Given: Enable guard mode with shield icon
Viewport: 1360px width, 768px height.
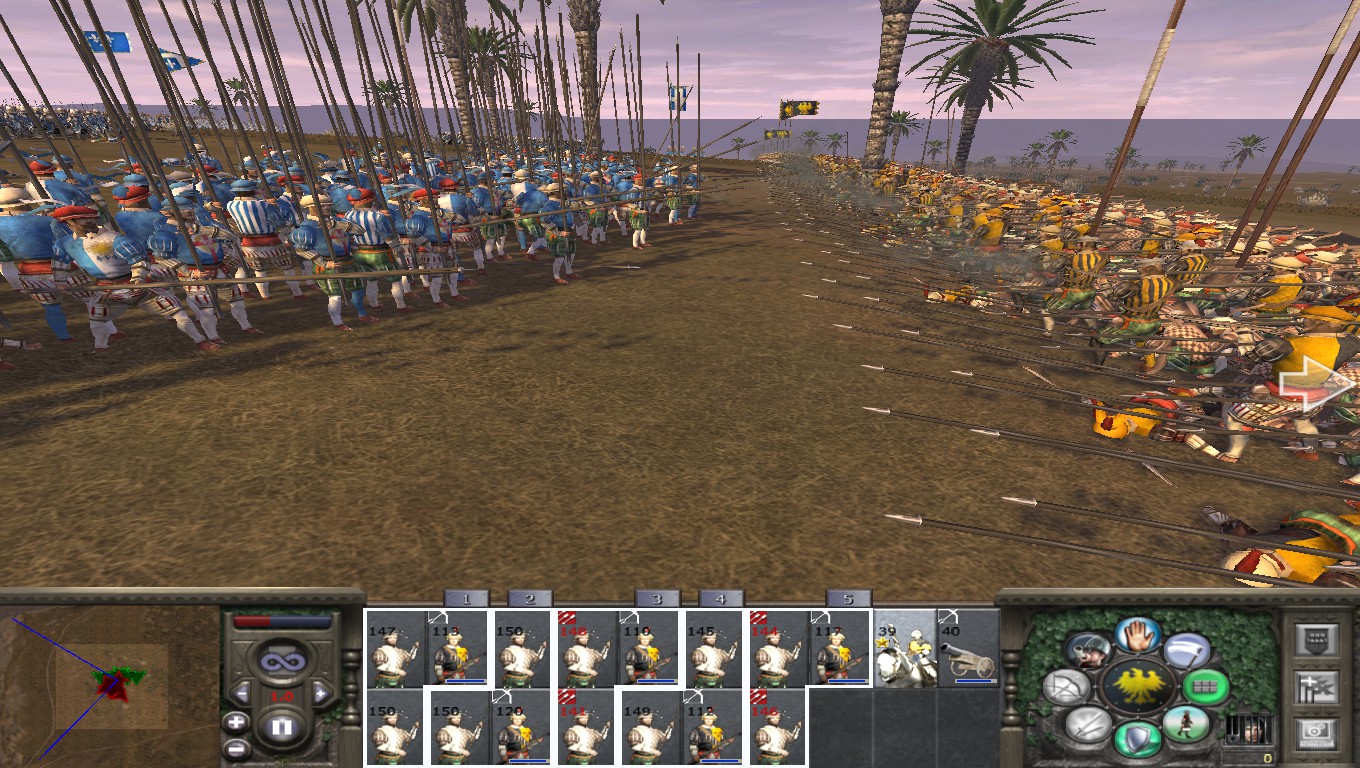Looking at the screenshot, I should pyautogui.click(x=1139, y=736).
